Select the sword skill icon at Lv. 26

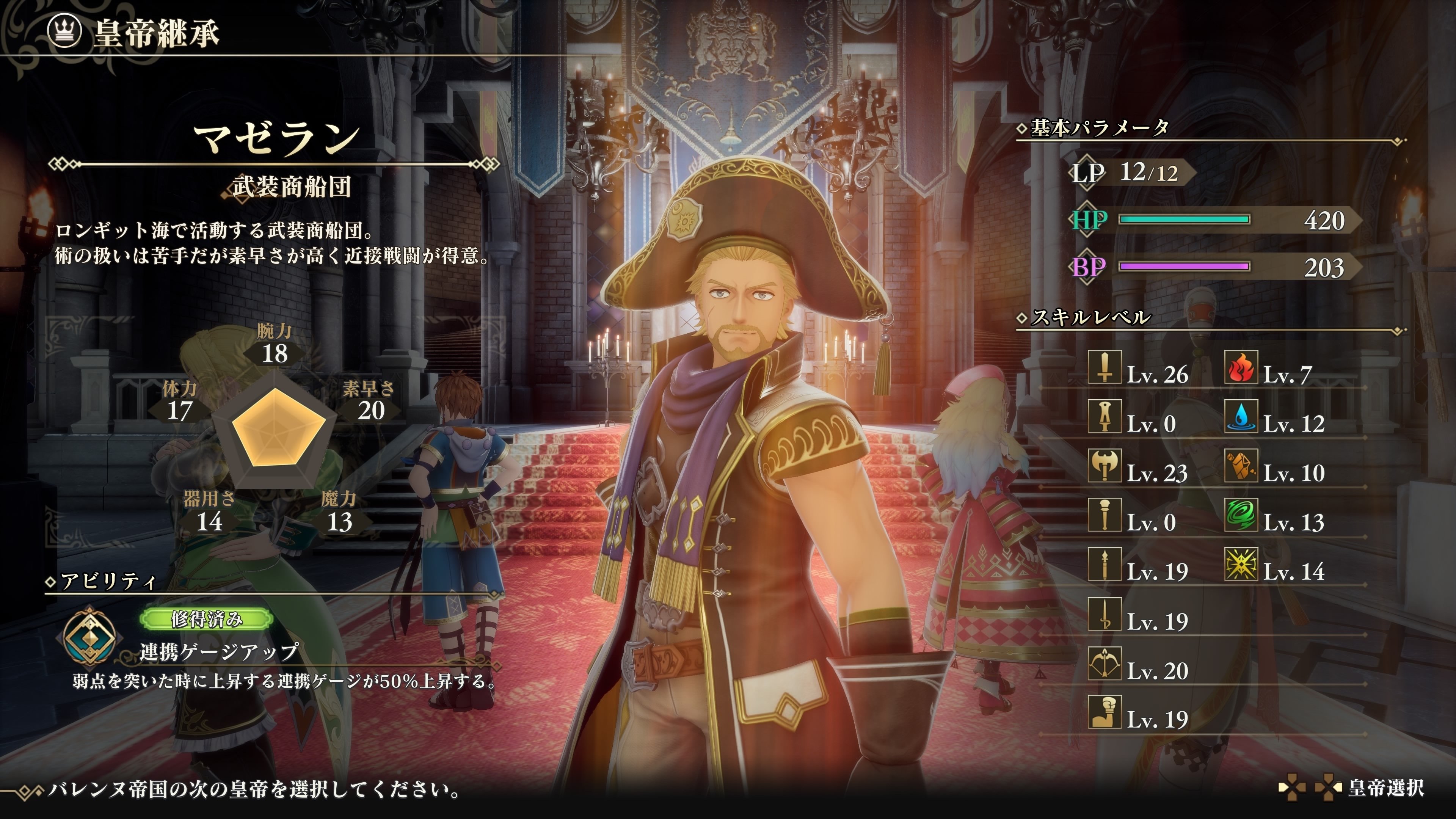coord(1104,367)
